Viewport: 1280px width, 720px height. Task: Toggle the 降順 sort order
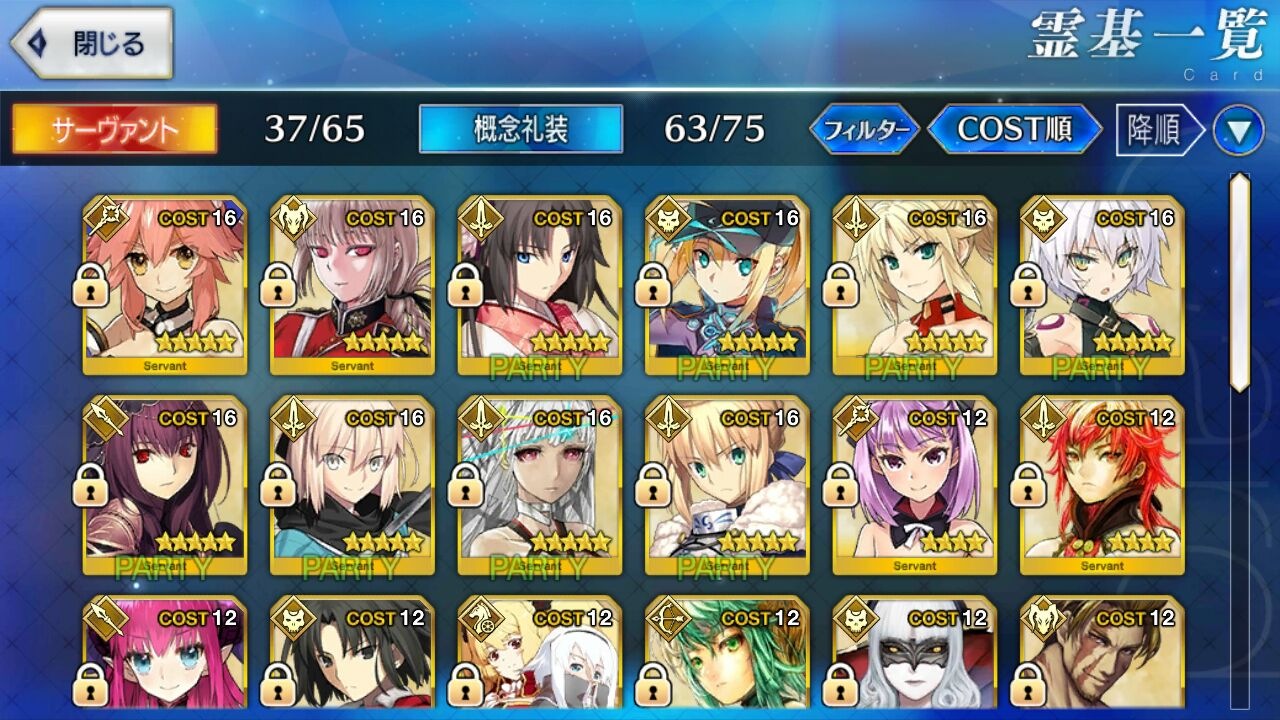tap(1157, 129)
